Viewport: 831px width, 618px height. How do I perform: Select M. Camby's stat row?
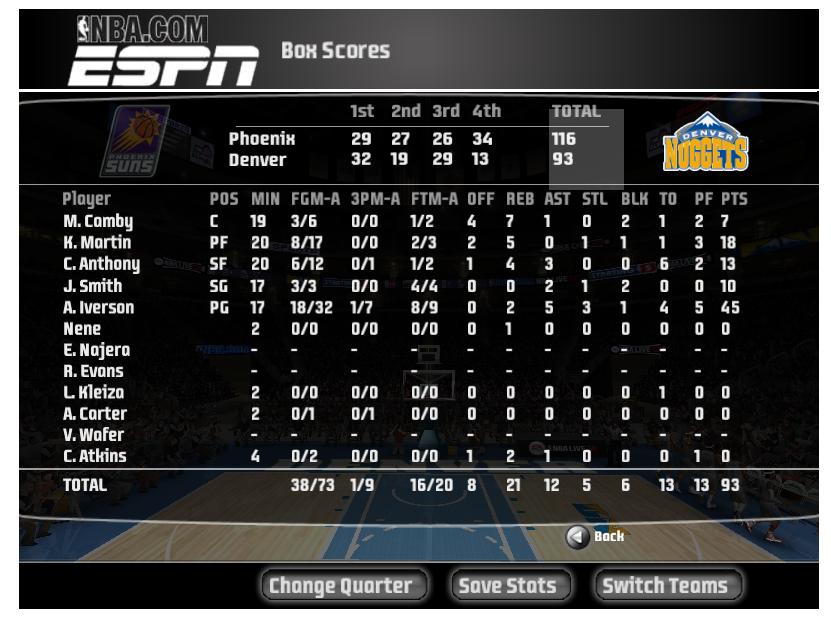tap(98, 220)
